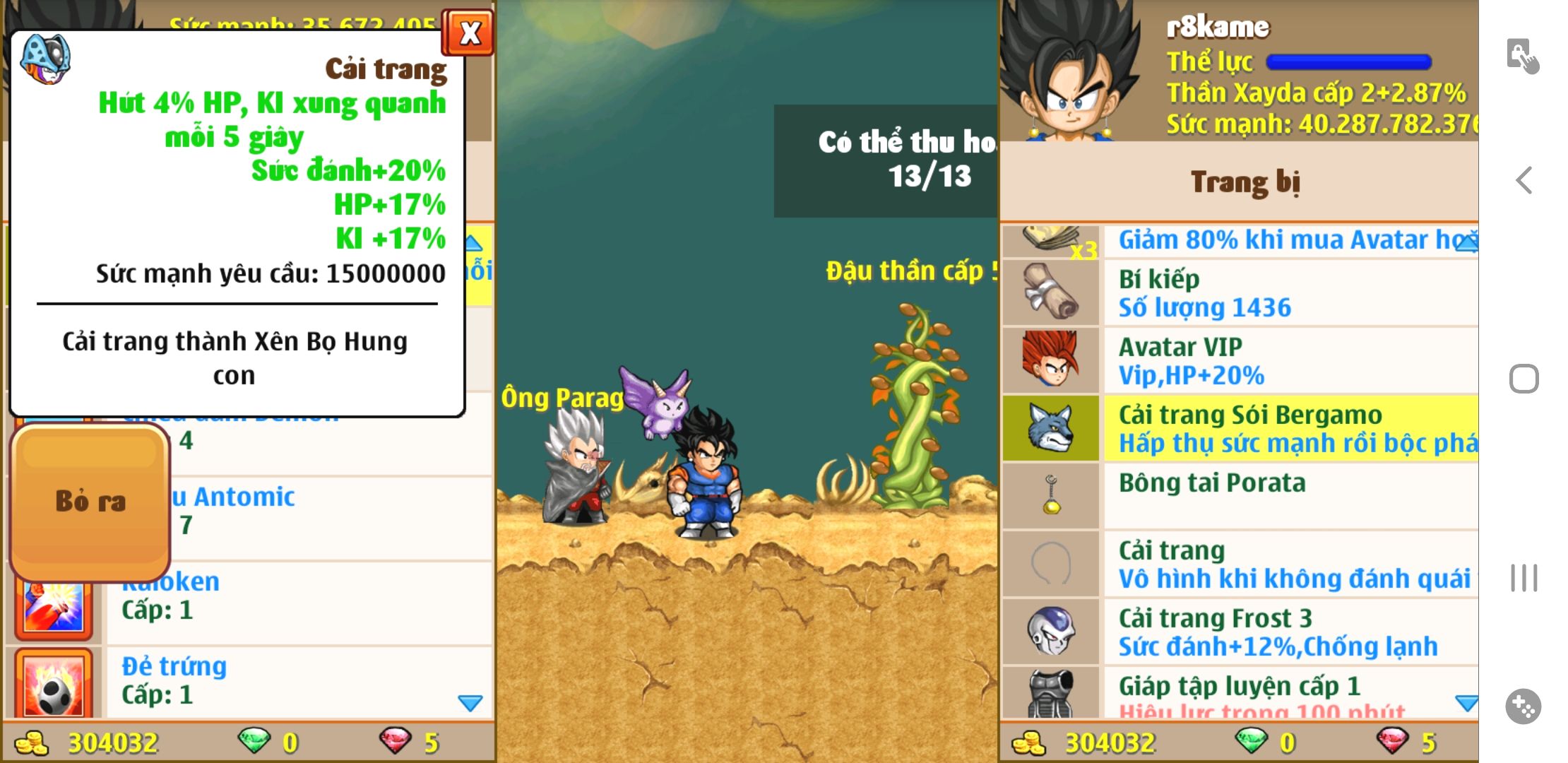Viewport: 1568px width, 763px height.
Task: Tap the Kaioken skill icon
Action: (x=54, y=608)
